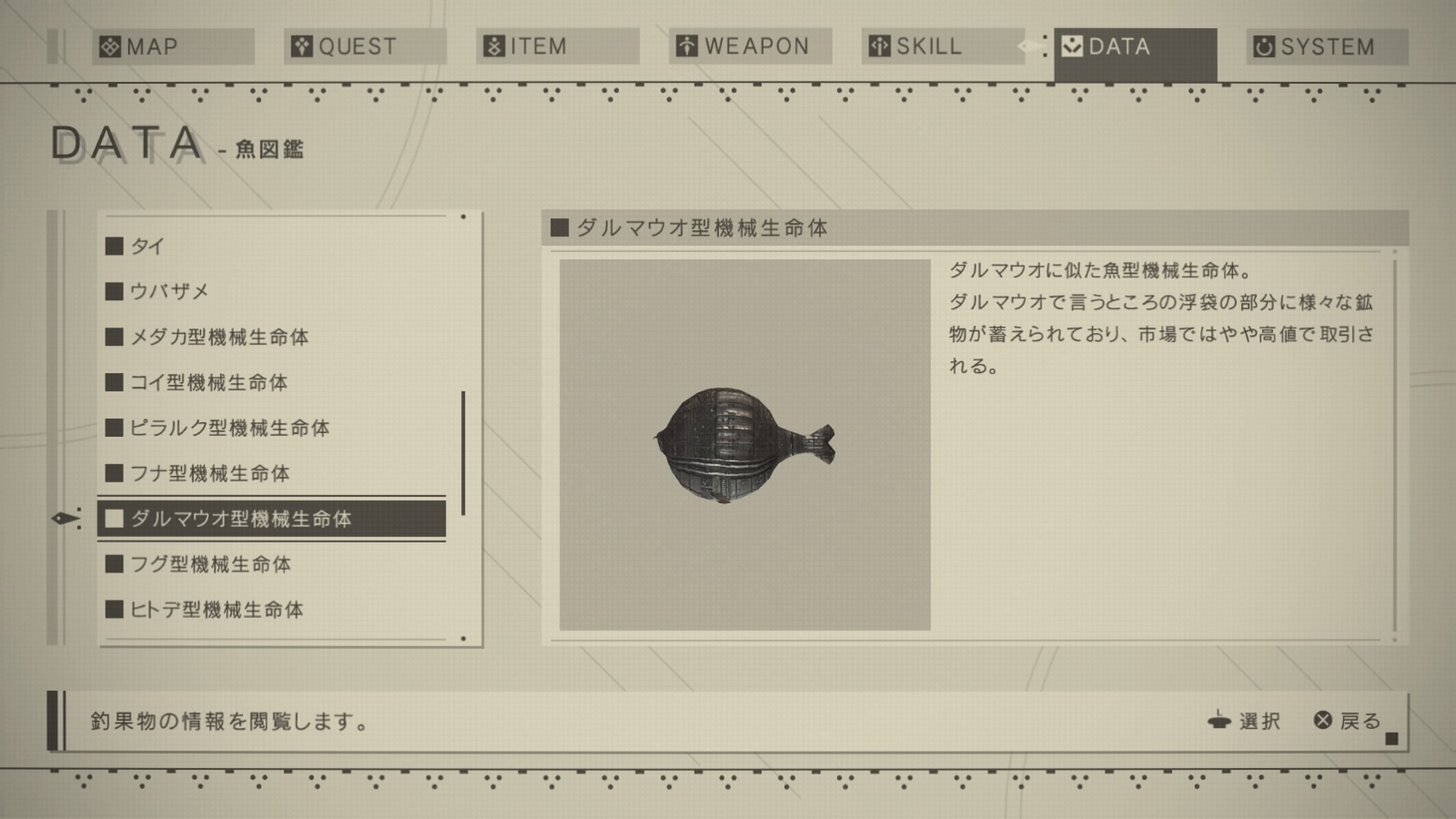Click the cursor arrow beside the selected entry
Screen dimensions: 1456x819
tap(64, 519)
